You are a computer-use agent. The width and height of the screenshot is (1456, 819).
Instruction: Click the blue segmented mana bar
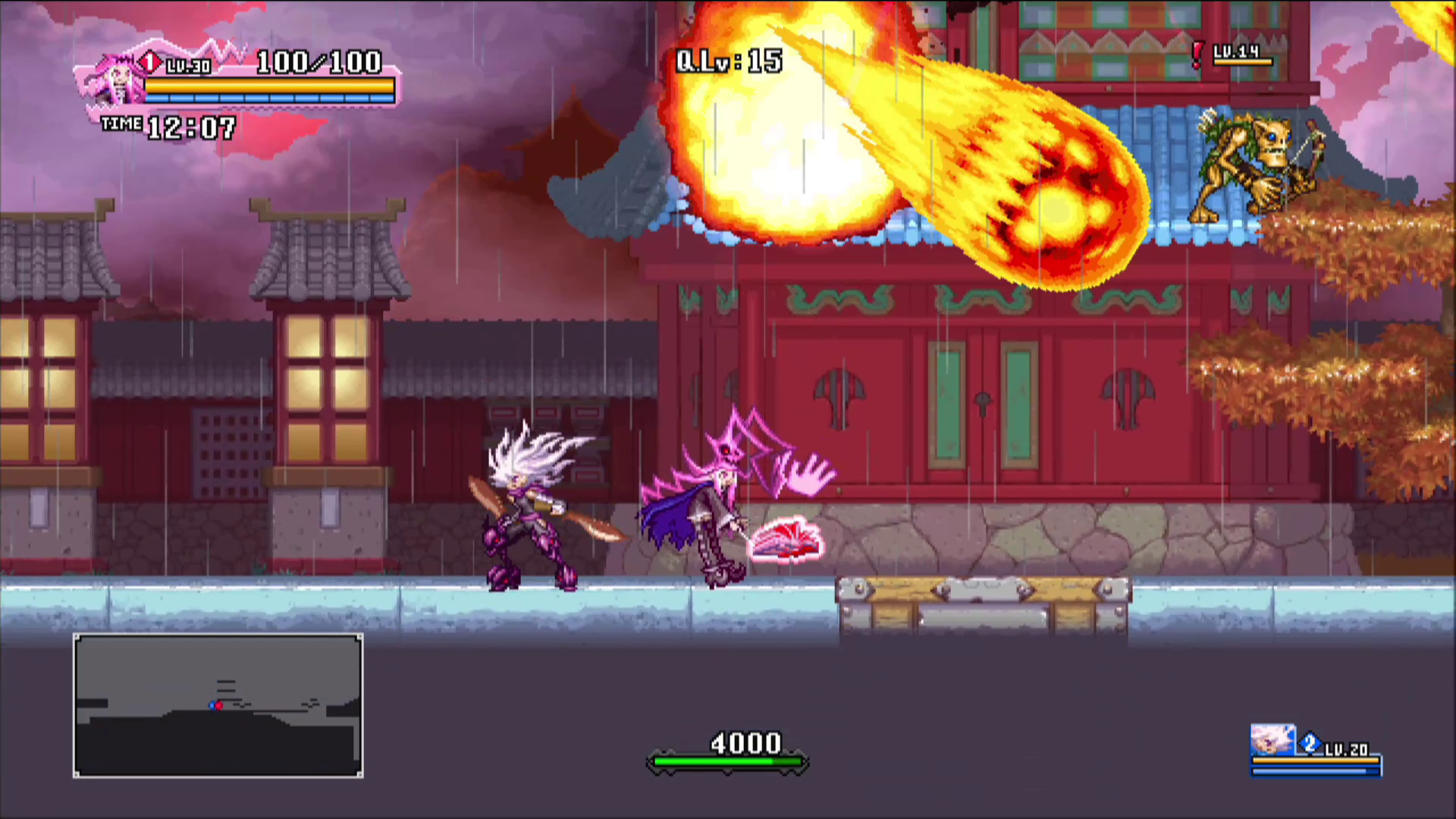tap(269, 99)
